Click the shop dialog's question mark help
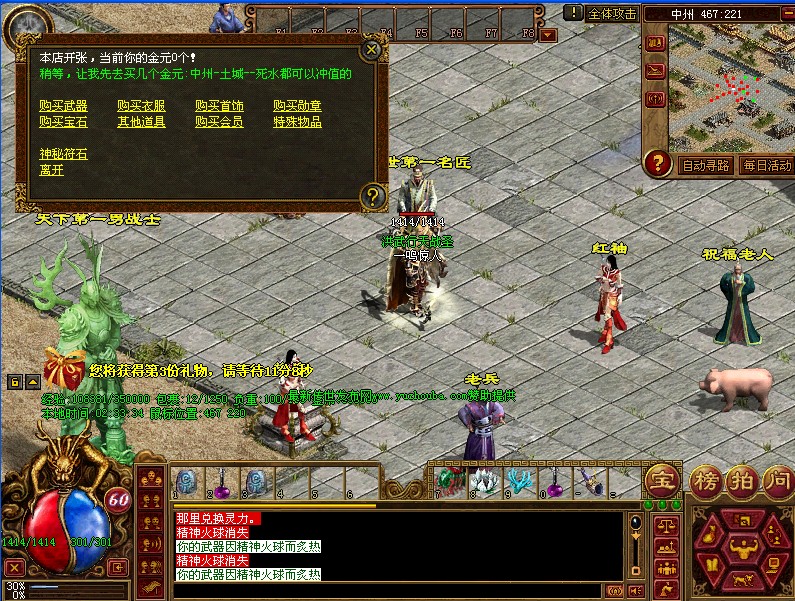The image size is (795, 601). pos(372,195)
